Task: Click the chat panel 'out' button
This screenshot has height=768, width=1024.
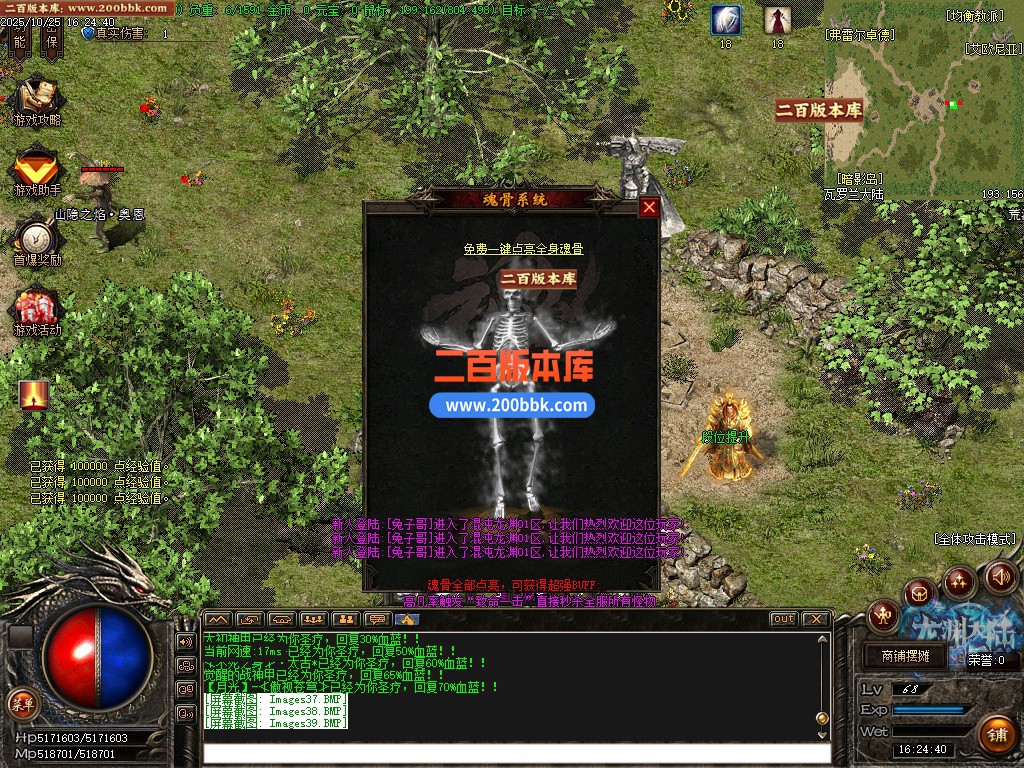Action: (x=783, y=619)
